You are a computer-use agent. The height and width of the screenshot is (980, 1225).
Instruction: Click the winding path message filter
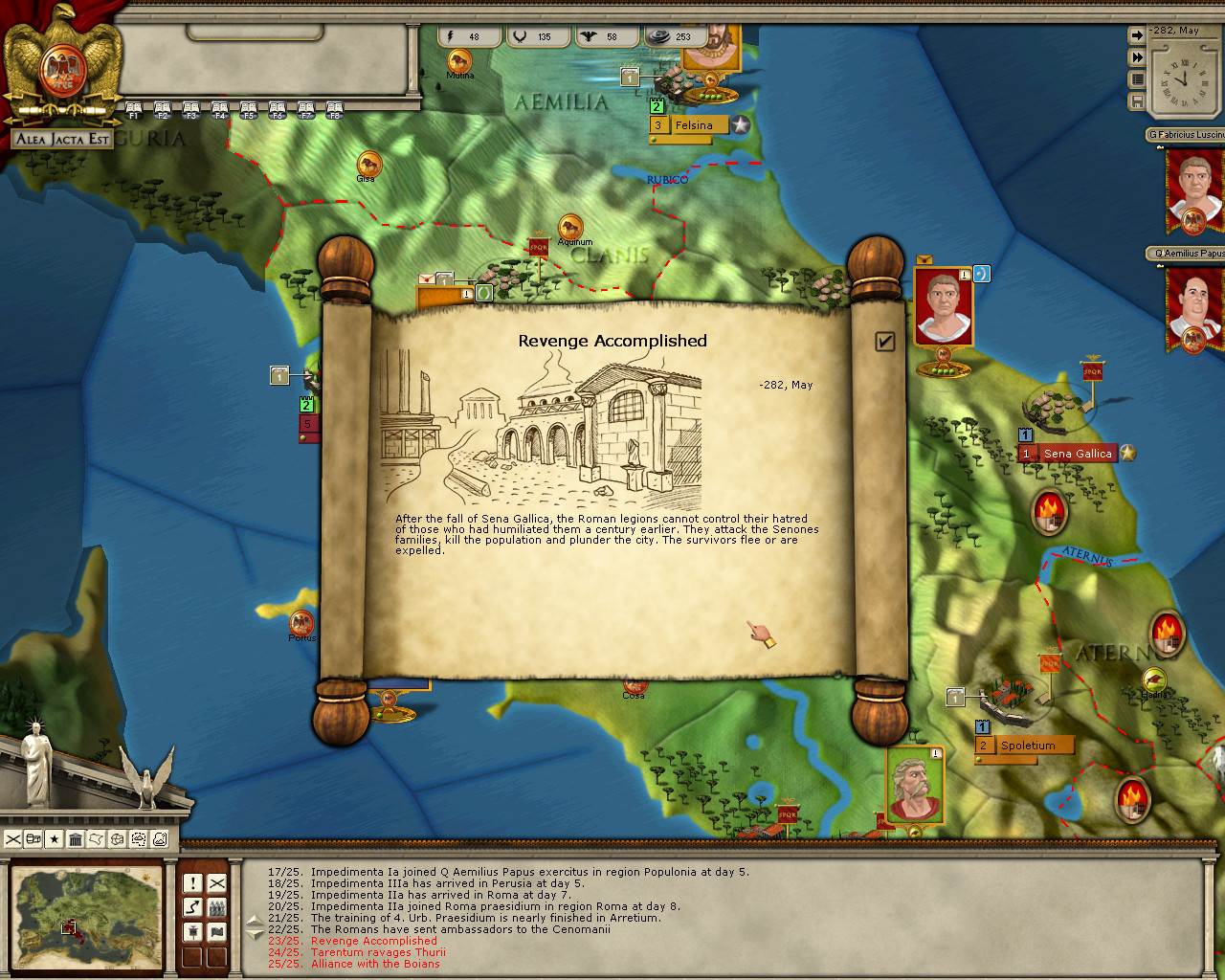coord(192,906)
